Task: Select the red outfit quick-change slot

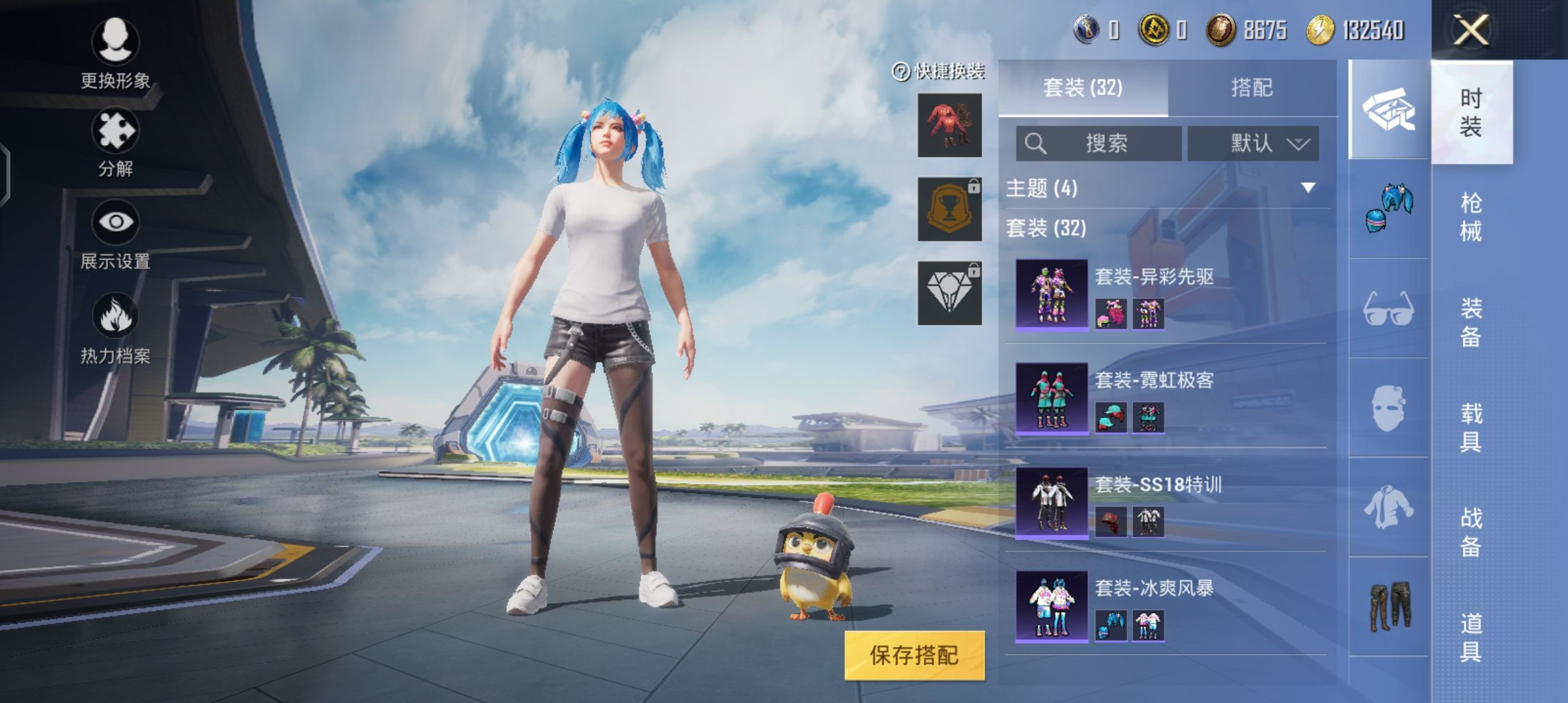Action: (x=949, y=125)
